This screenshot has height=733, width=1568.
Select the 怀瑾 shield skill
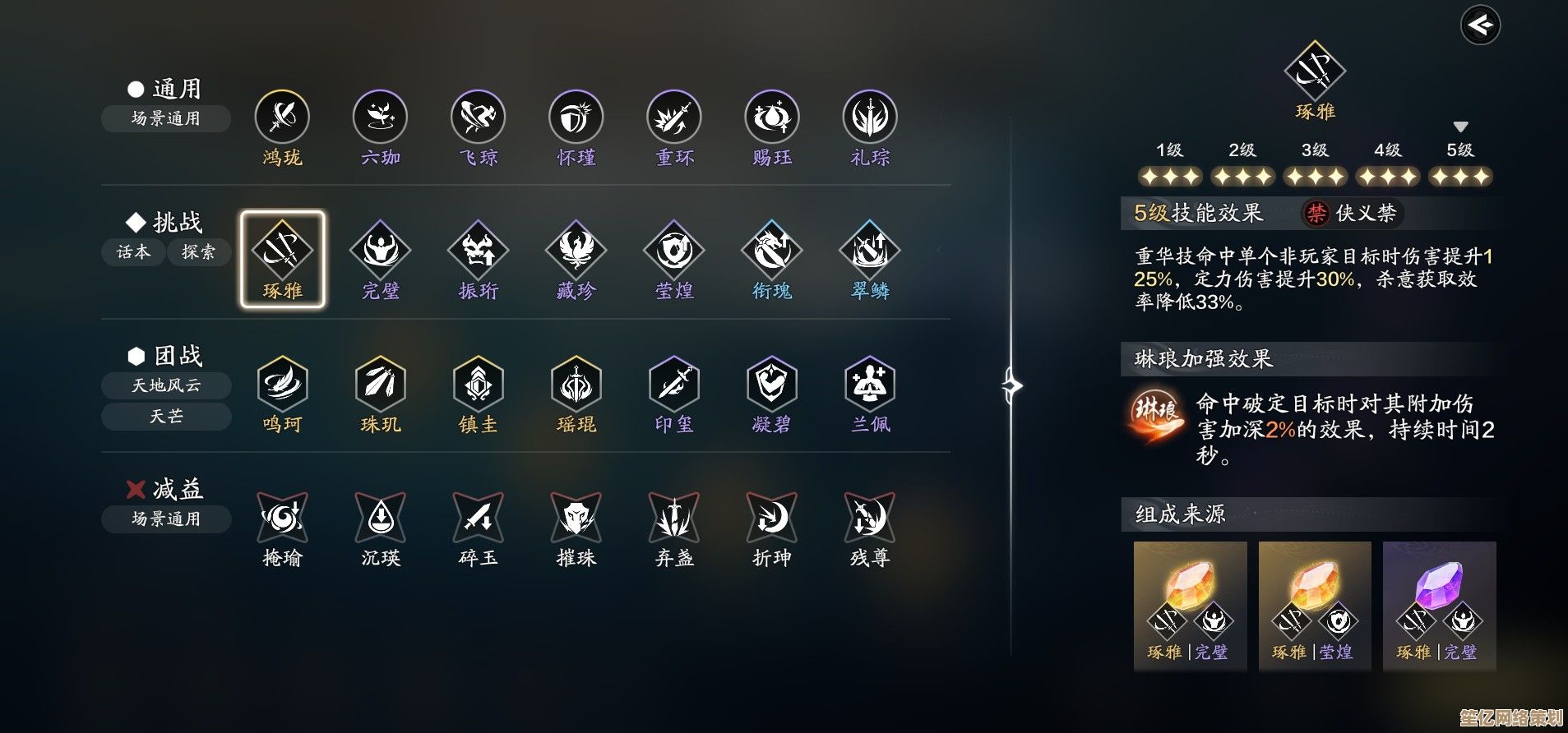576,118
